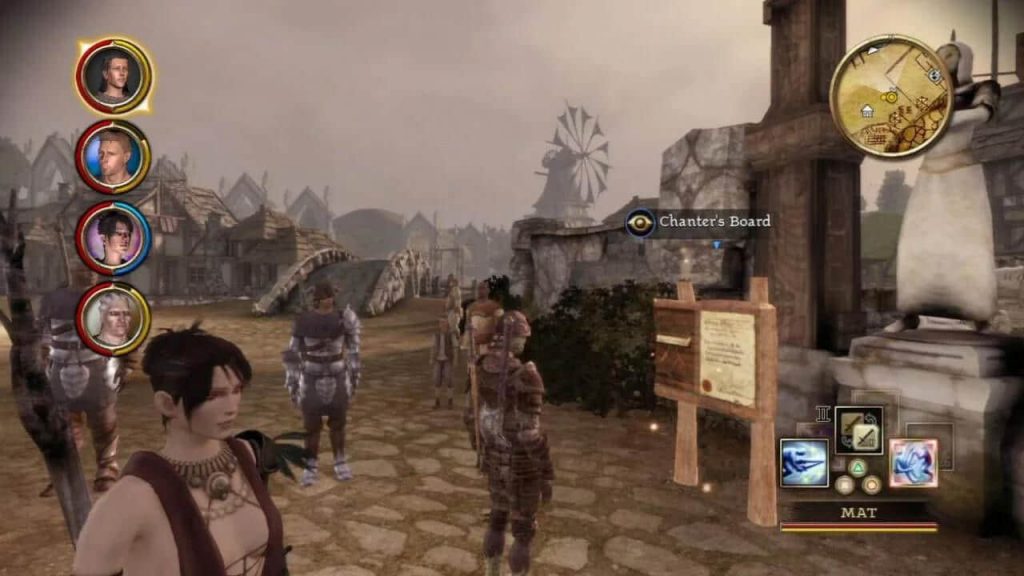Viewport: 1024px width, 576px height.
Task: Click the weapon set swap sword icon
Action: 858,430
